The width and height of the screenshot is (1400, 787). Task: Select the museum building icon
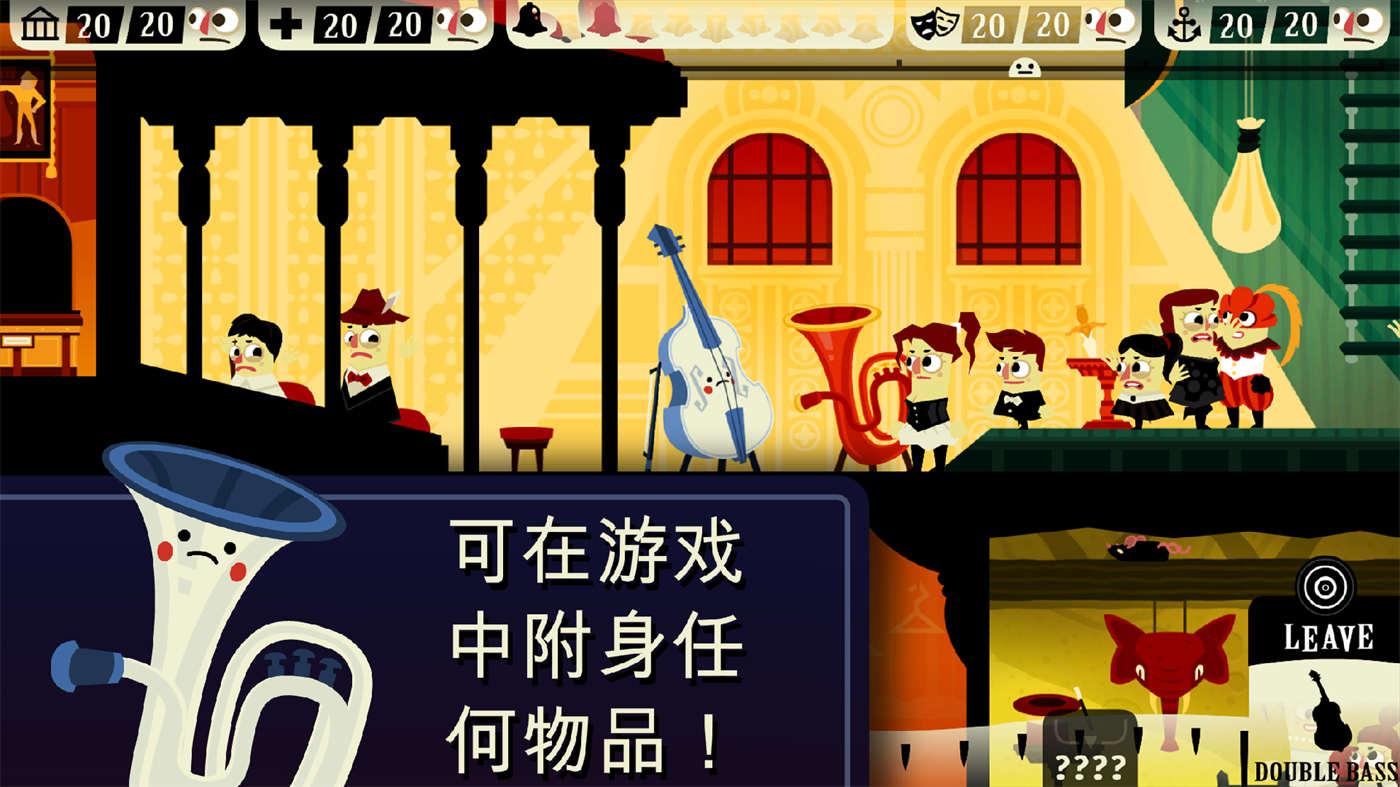pyautogui.click(x=39, y=22)
